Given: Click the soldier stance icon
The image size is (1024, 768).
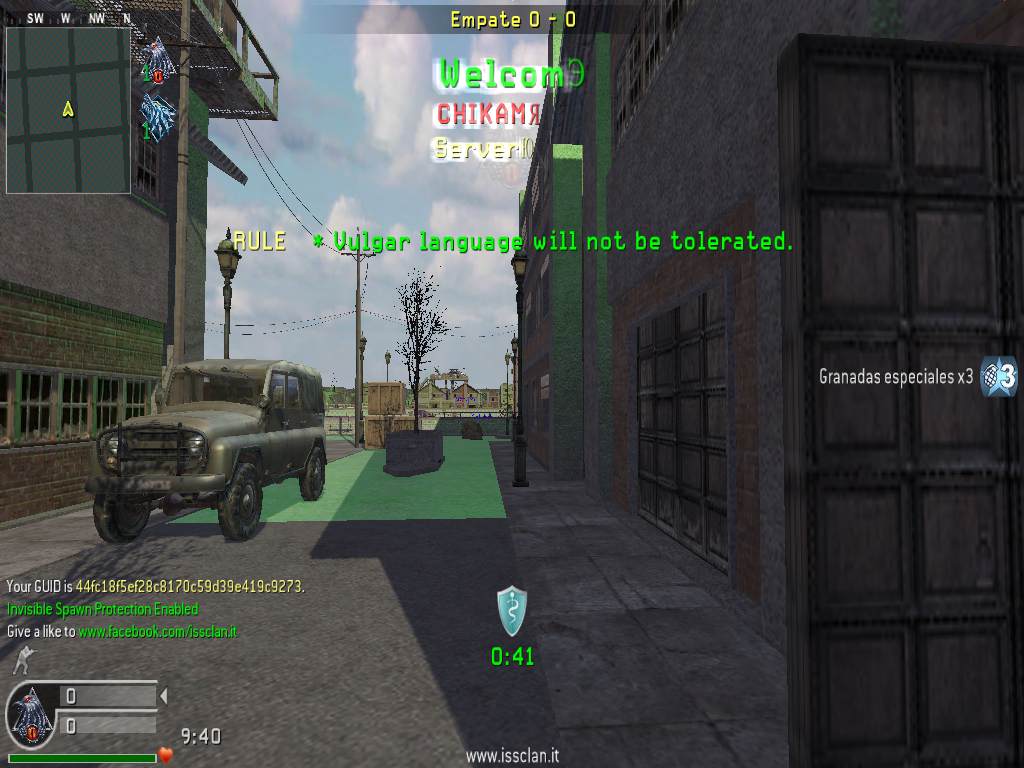Looking at the screenshot, I should (22, 660).
